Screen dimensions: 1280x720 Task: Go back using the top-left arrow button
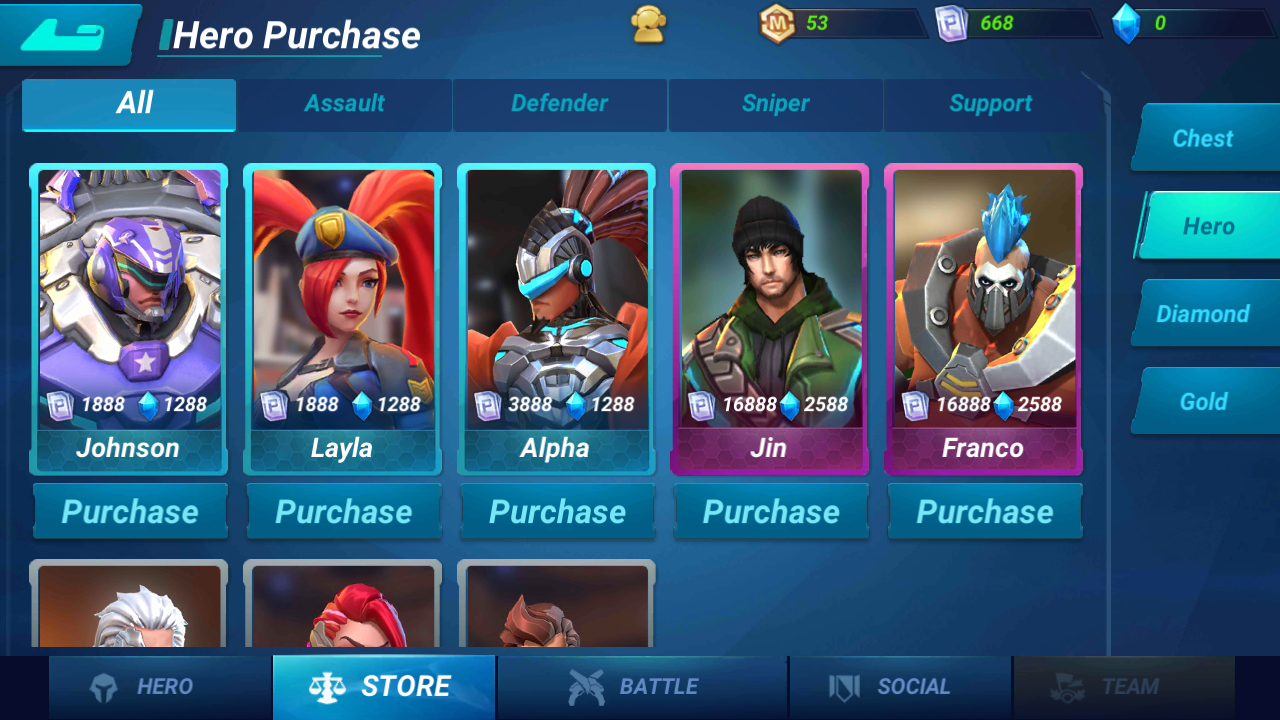pos(66,34)
